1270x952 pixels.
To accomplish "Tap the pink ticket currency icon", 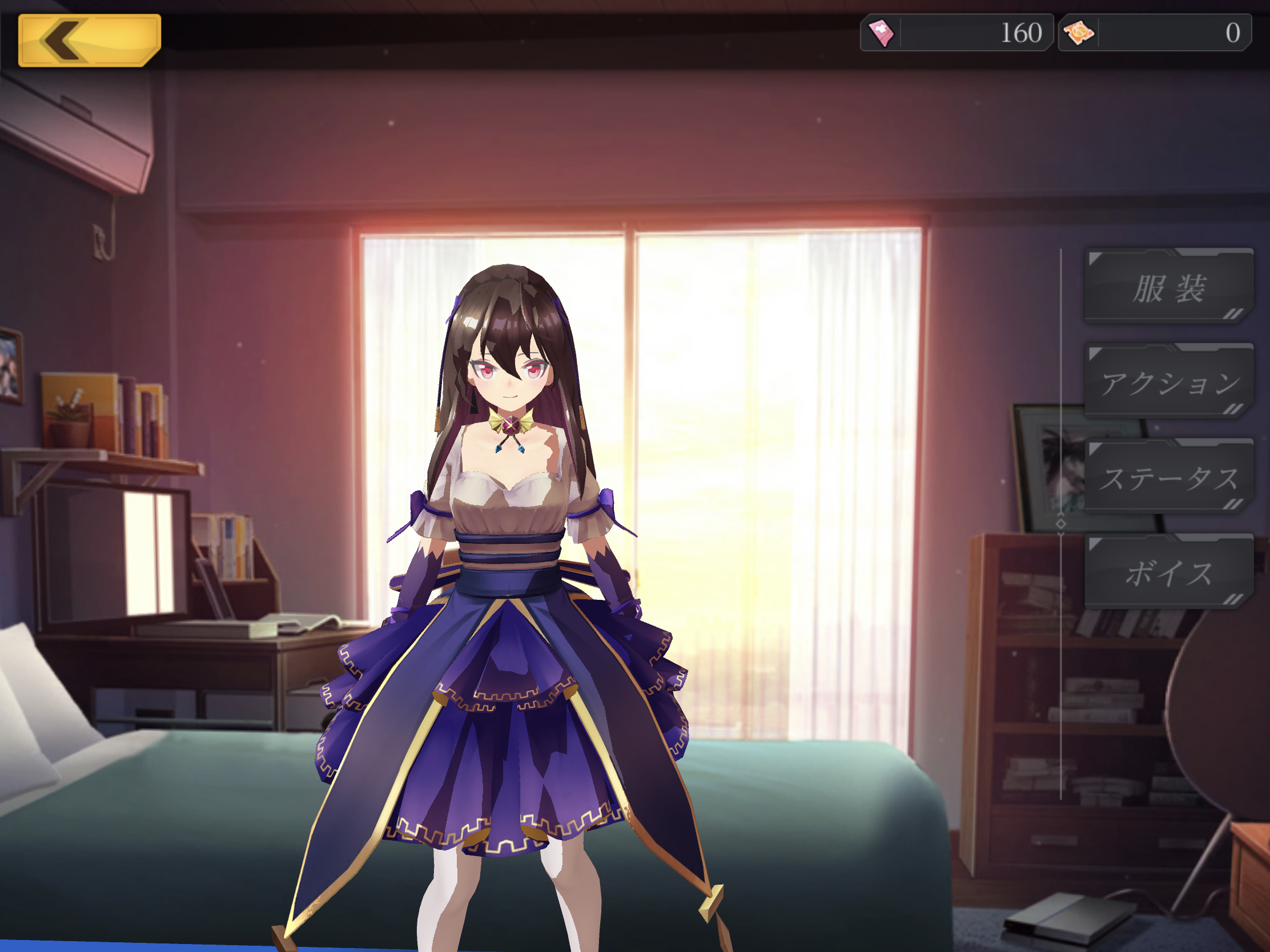I will click(881, 33).
